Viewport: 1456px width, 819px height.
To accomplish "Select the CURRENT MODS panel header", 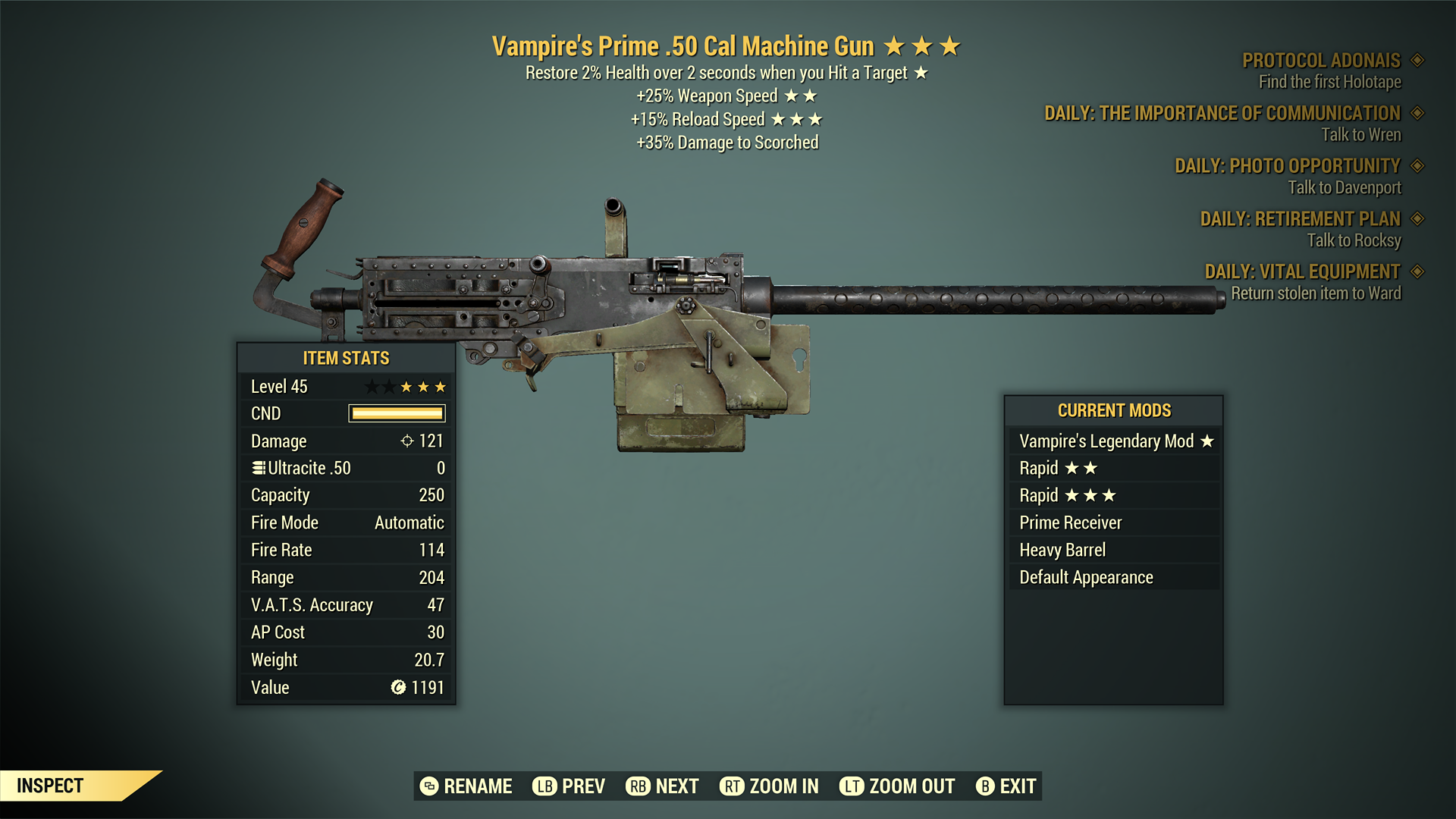I will [1115, 410].
